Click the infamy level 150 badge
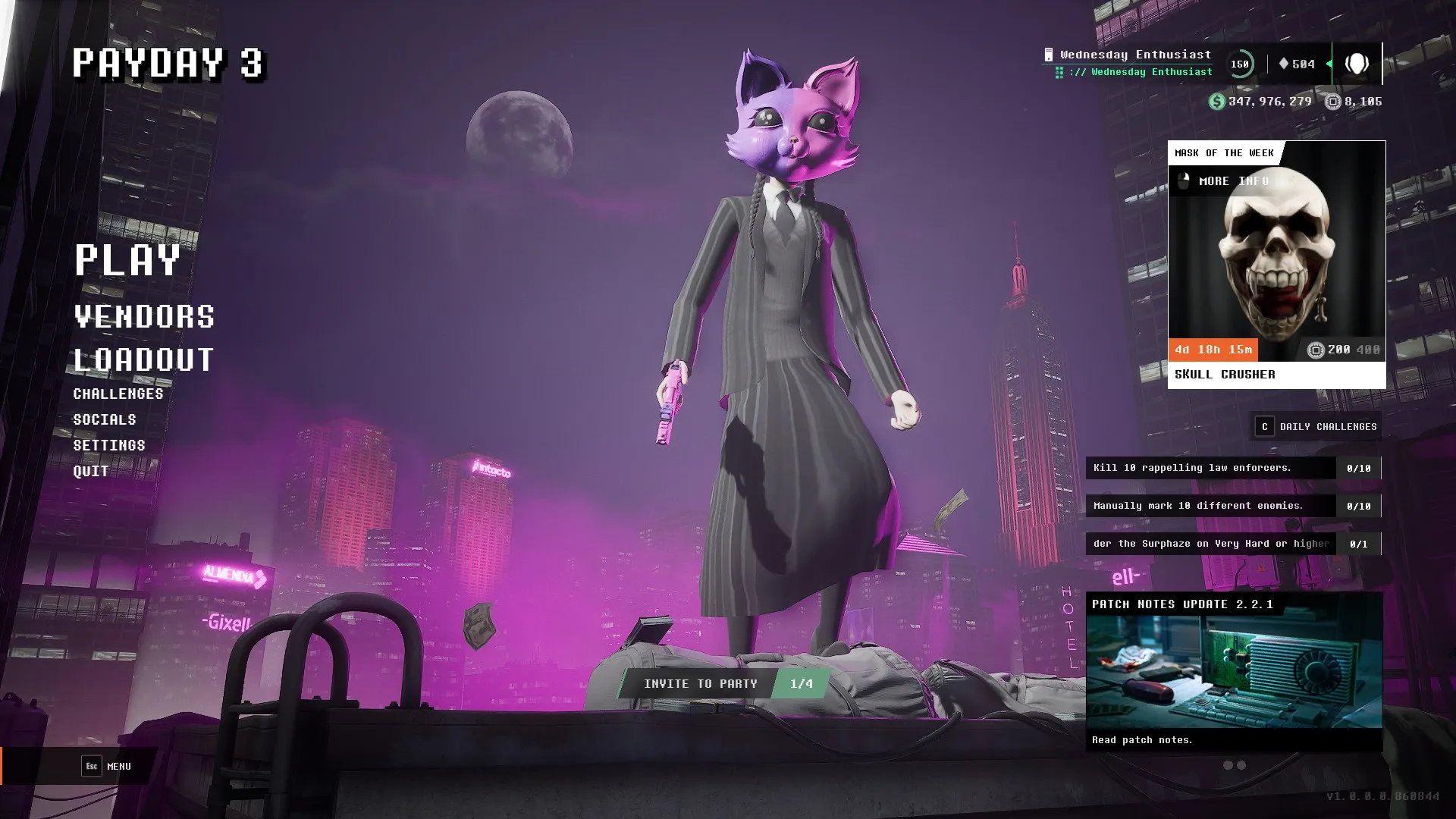 point(1240,64)
